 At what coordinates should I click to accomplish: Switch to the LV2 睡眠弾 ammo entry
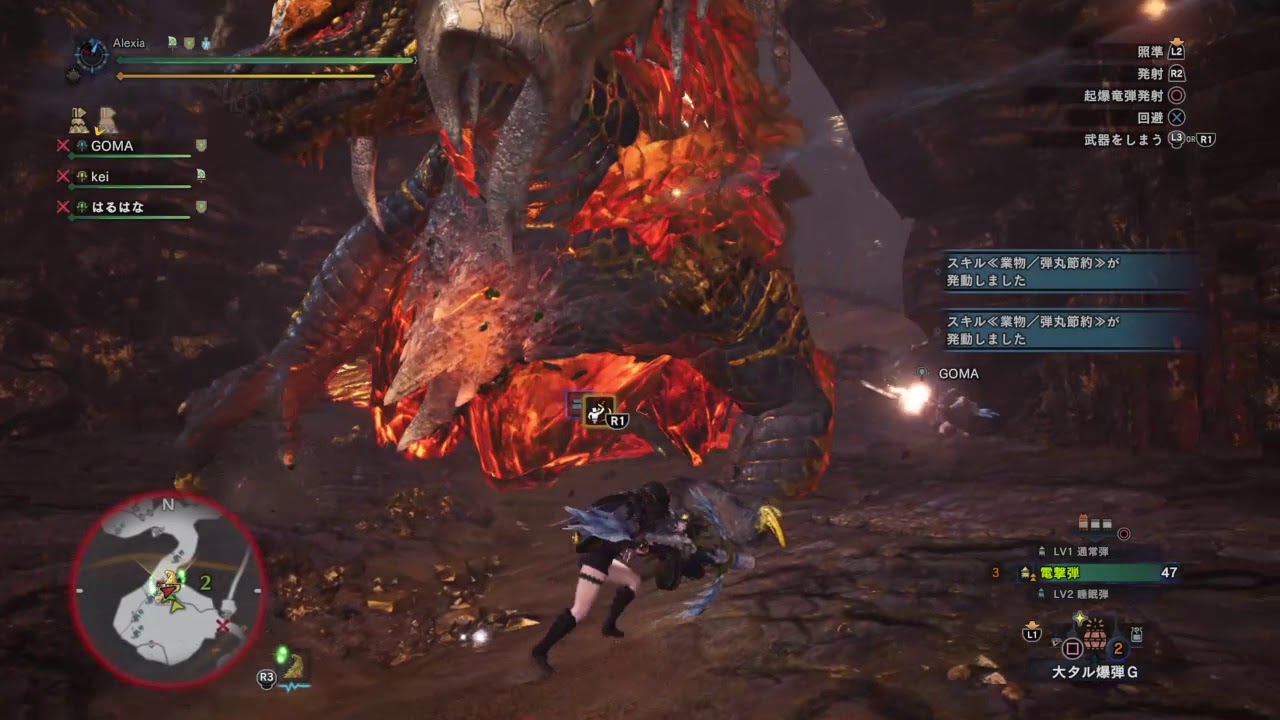[x=1080, y=594]
